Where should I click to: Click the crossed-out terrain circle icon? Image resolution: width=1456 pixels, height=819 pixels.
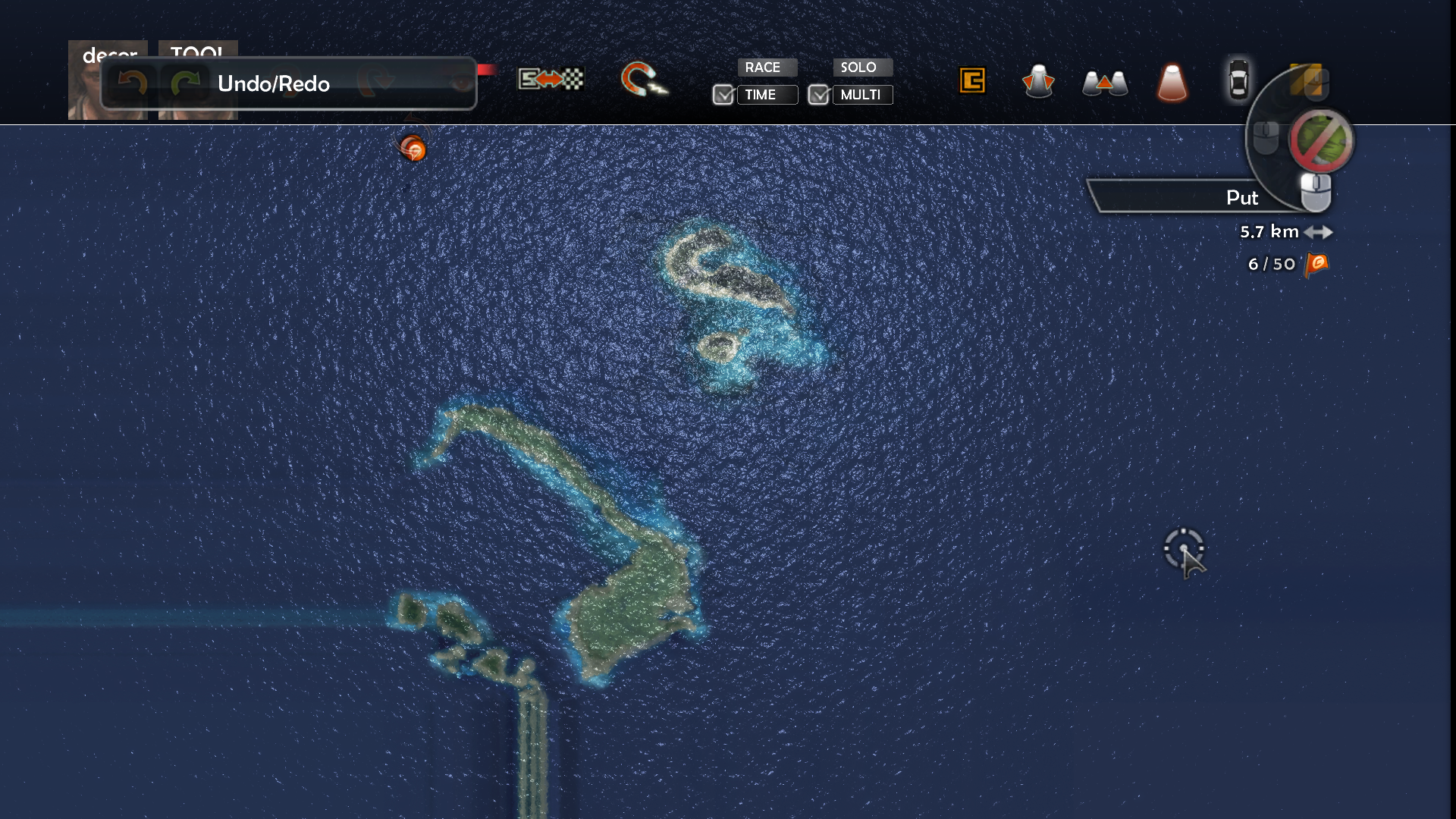1321,141
